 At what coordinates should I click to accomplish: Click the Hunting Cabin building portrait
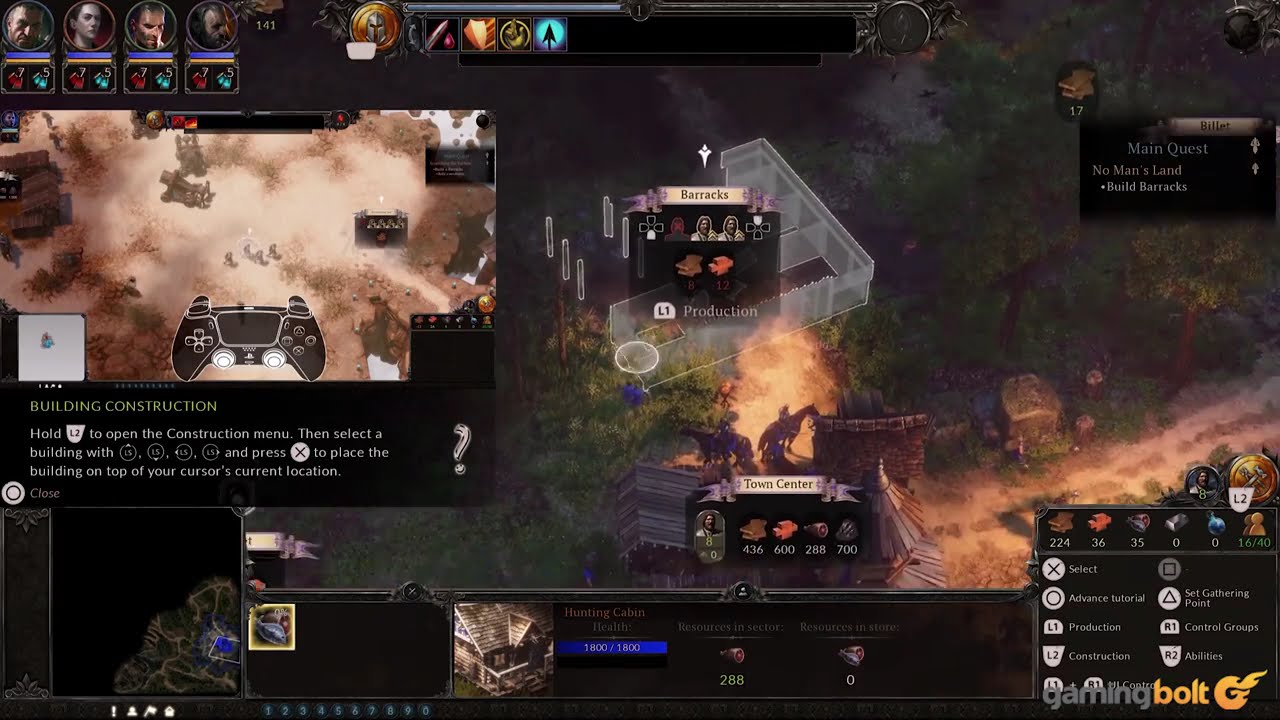503,648
